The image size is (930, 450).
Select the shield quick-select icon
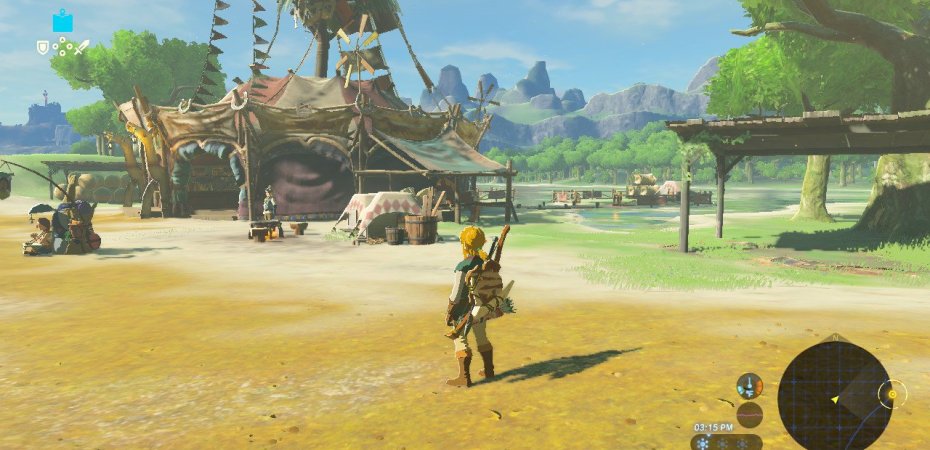tap(42, 46)
